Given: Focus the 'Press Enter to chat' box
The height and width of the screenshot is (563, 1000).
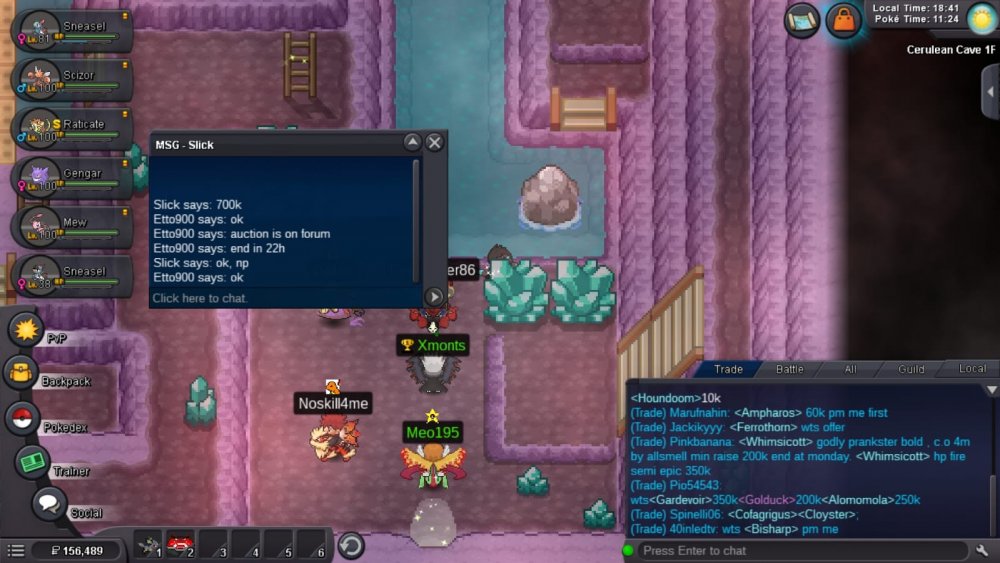Looking at the screenshot, I should (800, 550).
